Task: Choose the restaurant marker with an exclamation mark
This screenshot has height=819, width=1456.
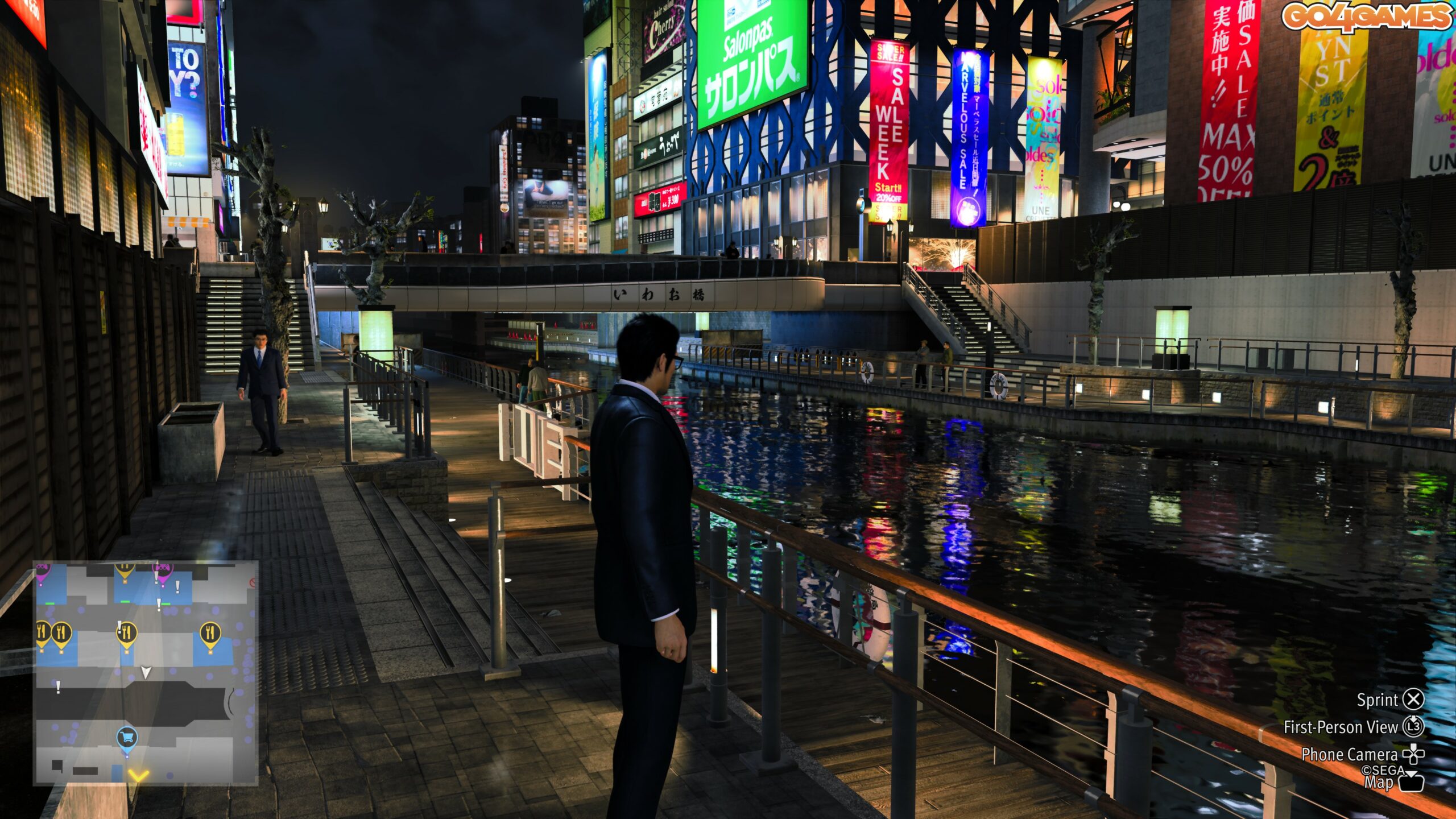Action: 127,633
